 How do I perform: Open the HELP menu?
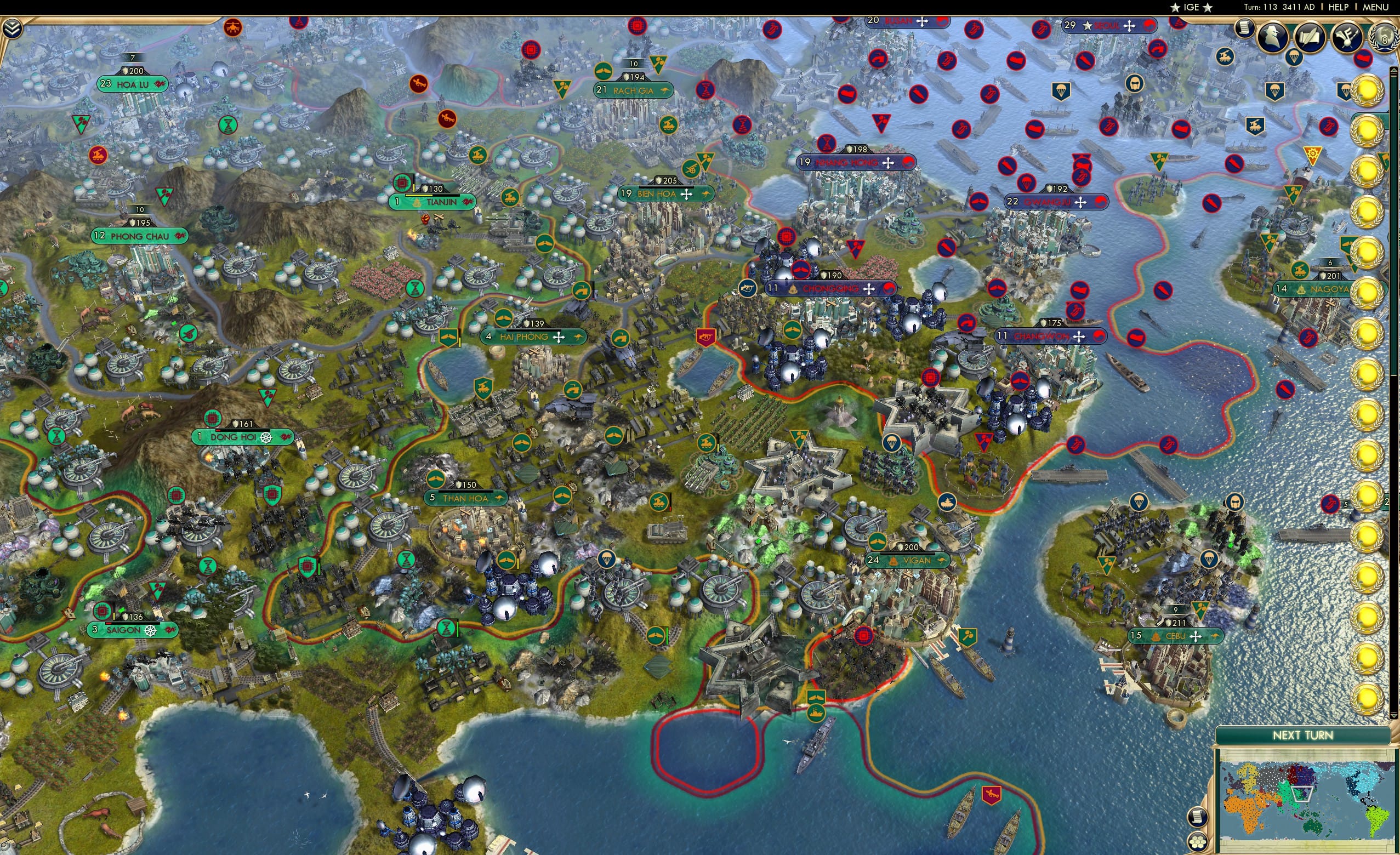[1338, 7]
